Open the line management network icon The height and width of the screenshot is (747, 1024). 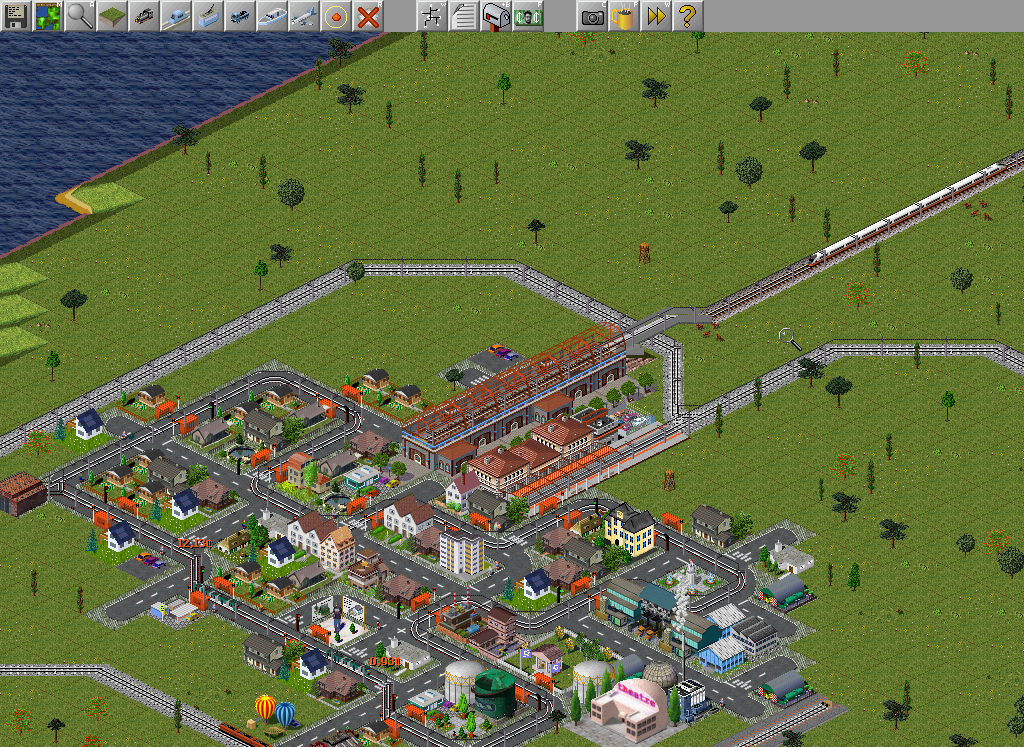[432, 16]
